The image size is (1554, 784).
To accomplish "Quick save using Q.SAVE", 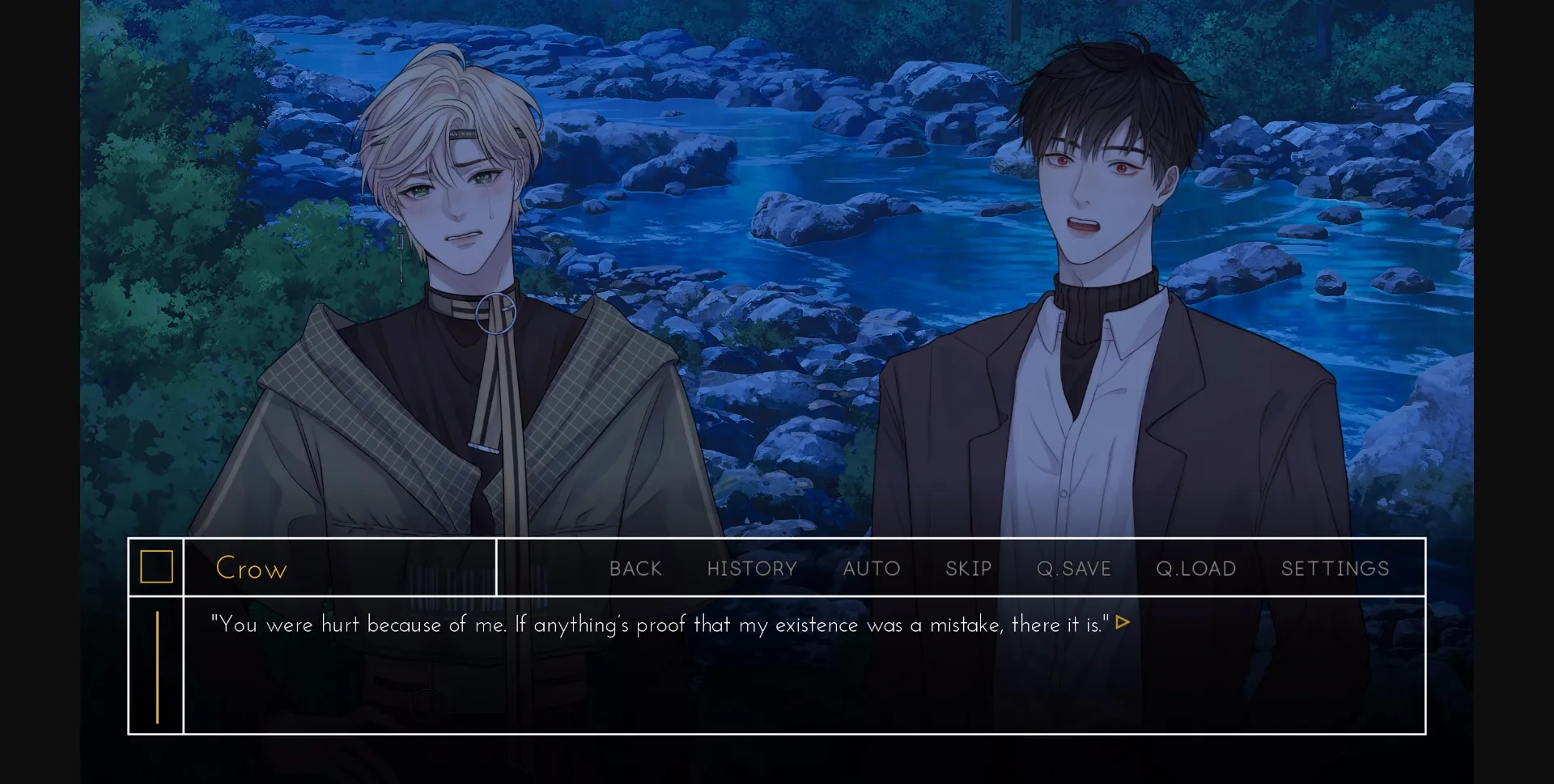I will (1074, 568).
